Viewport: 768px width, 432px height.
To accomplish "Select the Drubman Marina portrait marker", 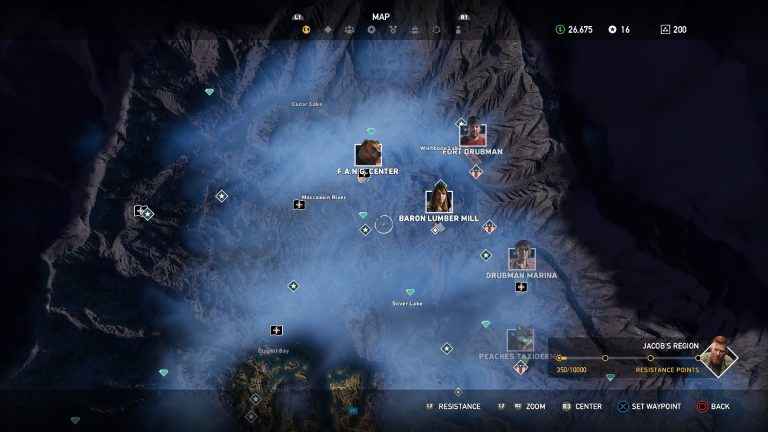I will [521, 259].
